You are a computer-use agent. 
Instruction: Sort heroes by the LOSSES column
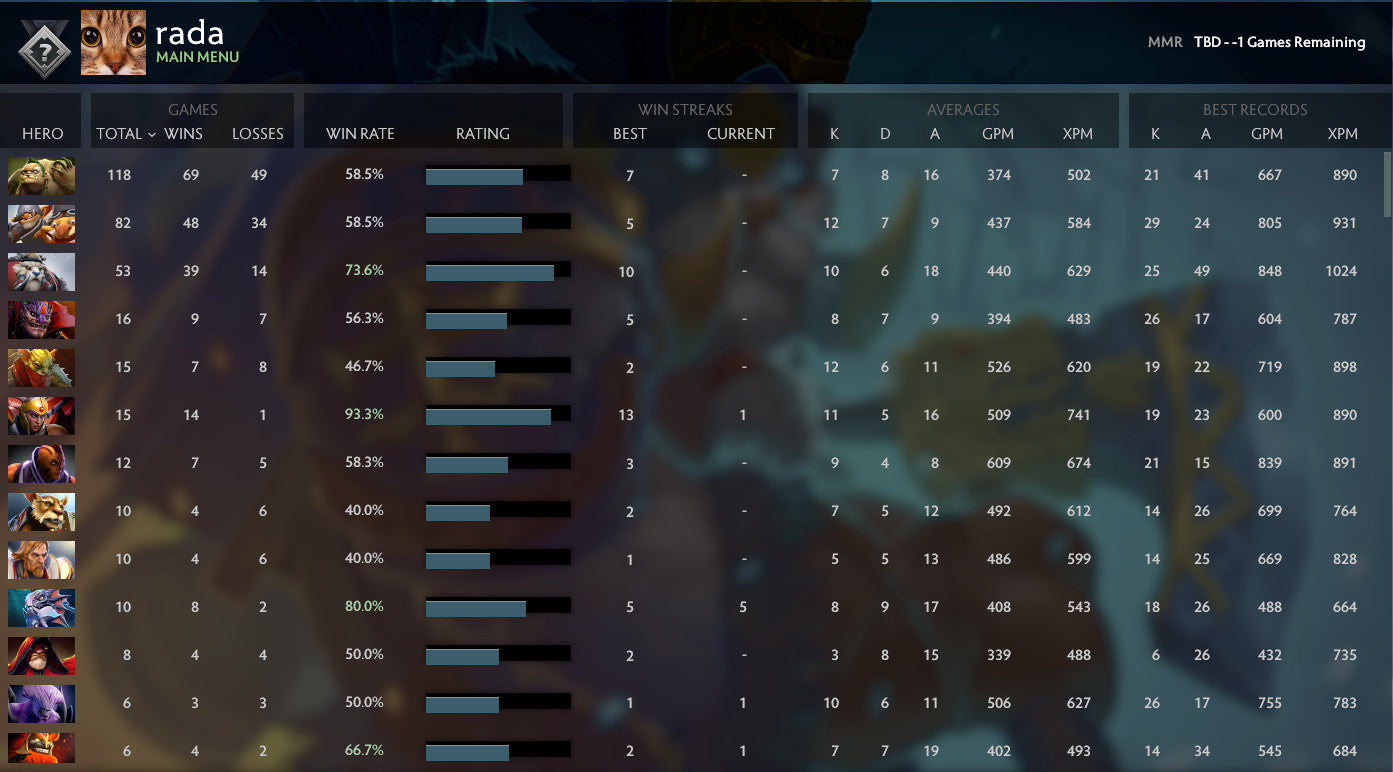click(x=258, y=133)
